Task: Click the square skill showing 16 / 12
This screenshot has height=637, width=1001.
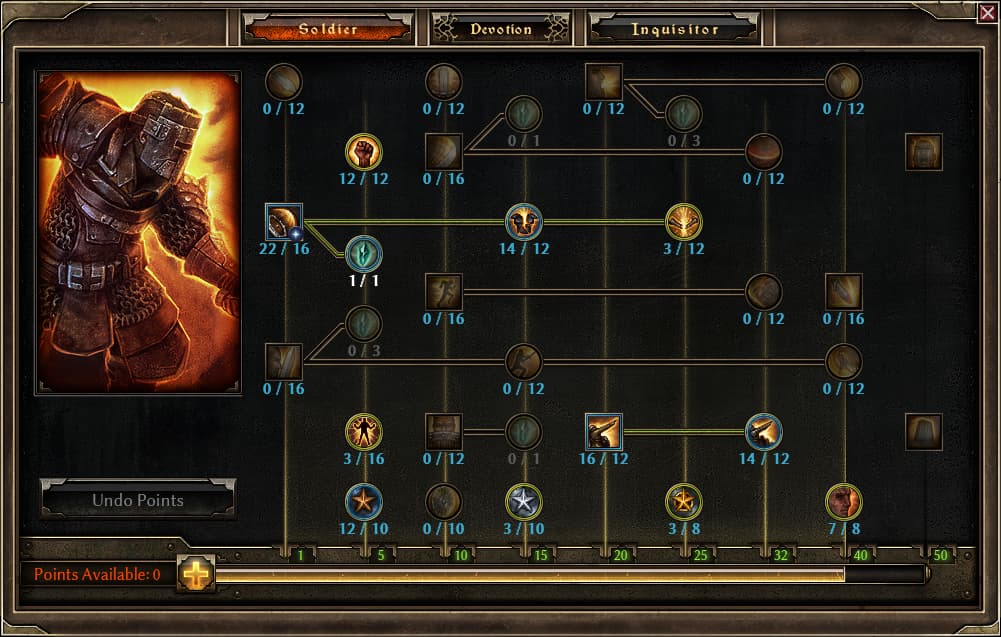Action: [604, 432]
